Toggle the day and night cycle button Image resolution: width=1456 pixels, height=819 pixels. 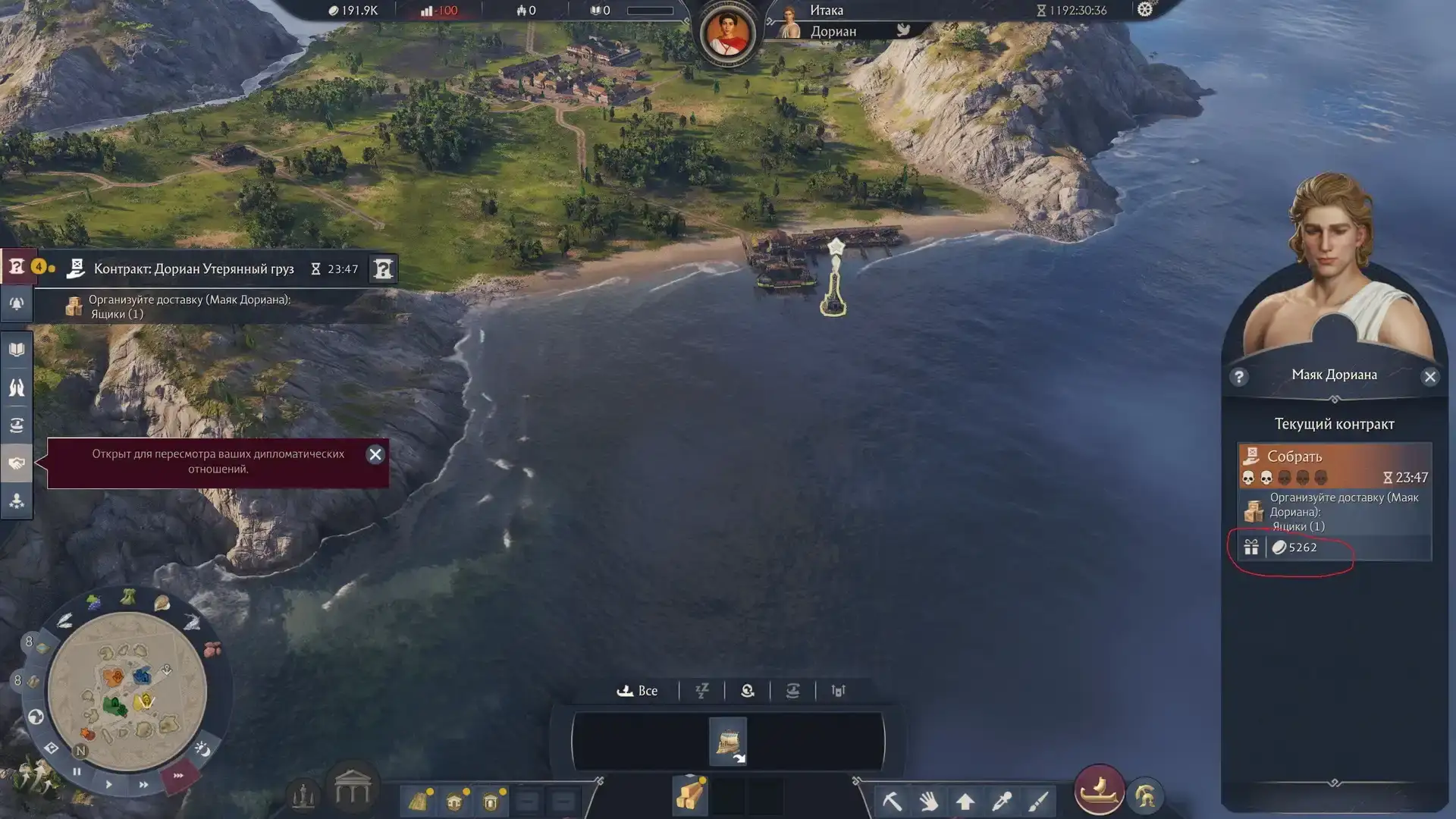(202, 749)
